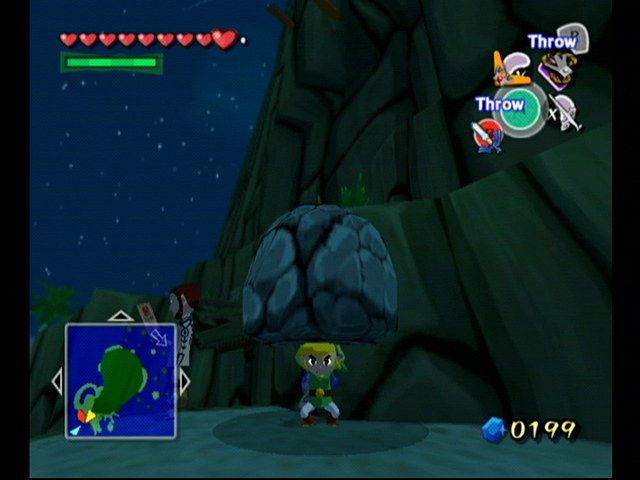
Task: Open the island minimap
Action: coord(121,380)
